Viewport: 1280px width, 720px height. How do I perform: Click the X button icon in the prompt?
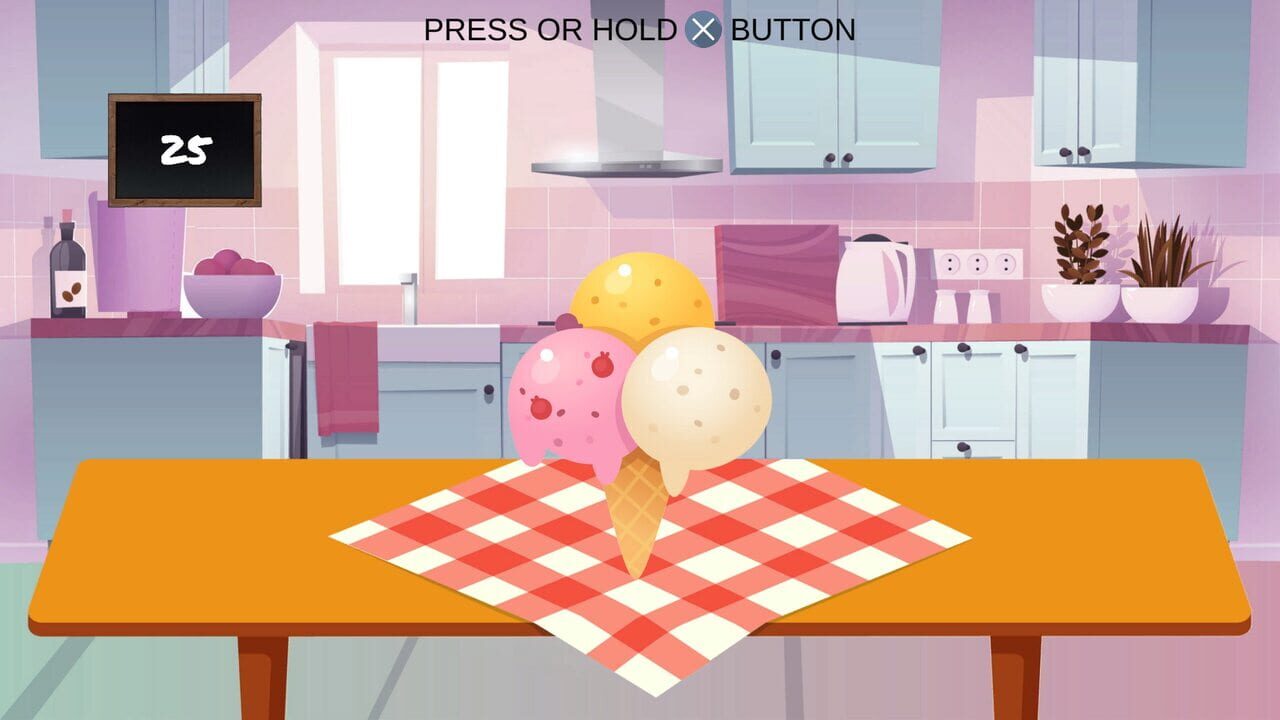704,27
